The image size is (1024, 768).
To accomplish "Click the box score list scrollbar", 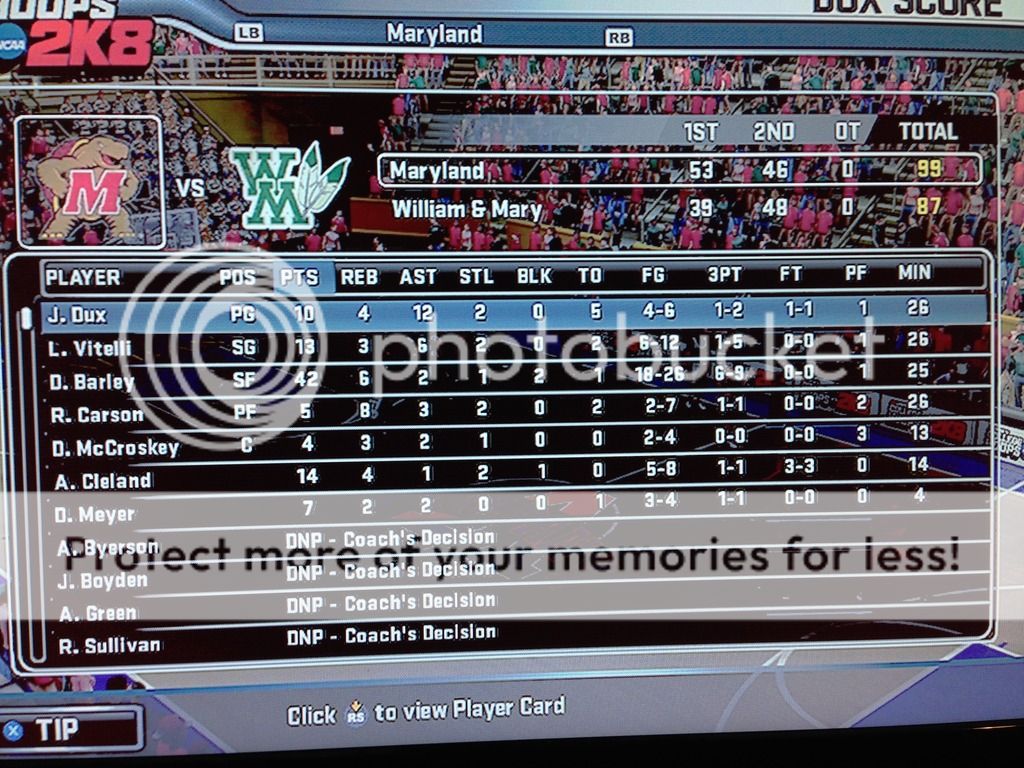I will 27,480.
